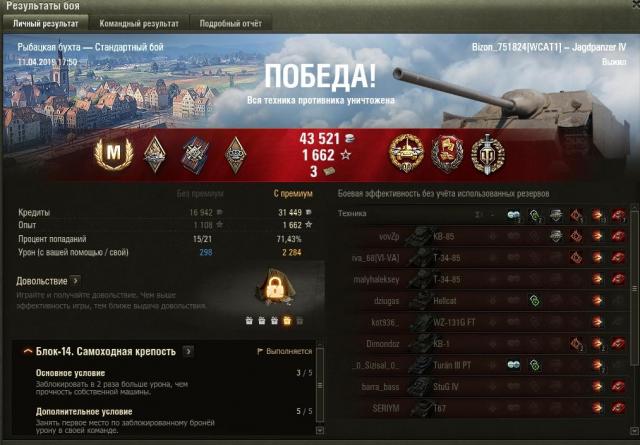Select the Личный результат tab
This screenshot has height=445, width=640.
pyautogui.click(x=47, y=22)
